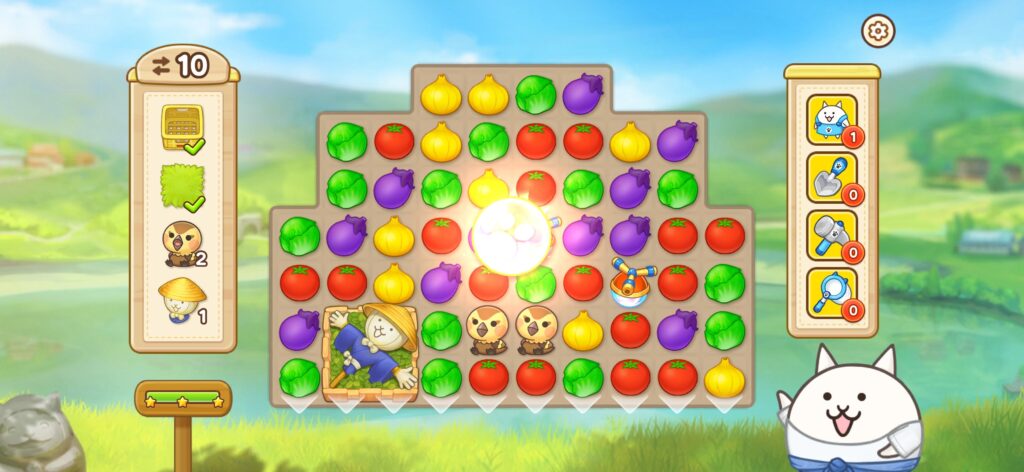
Task: Activate the white cat booster
Action: click(831, 120)
